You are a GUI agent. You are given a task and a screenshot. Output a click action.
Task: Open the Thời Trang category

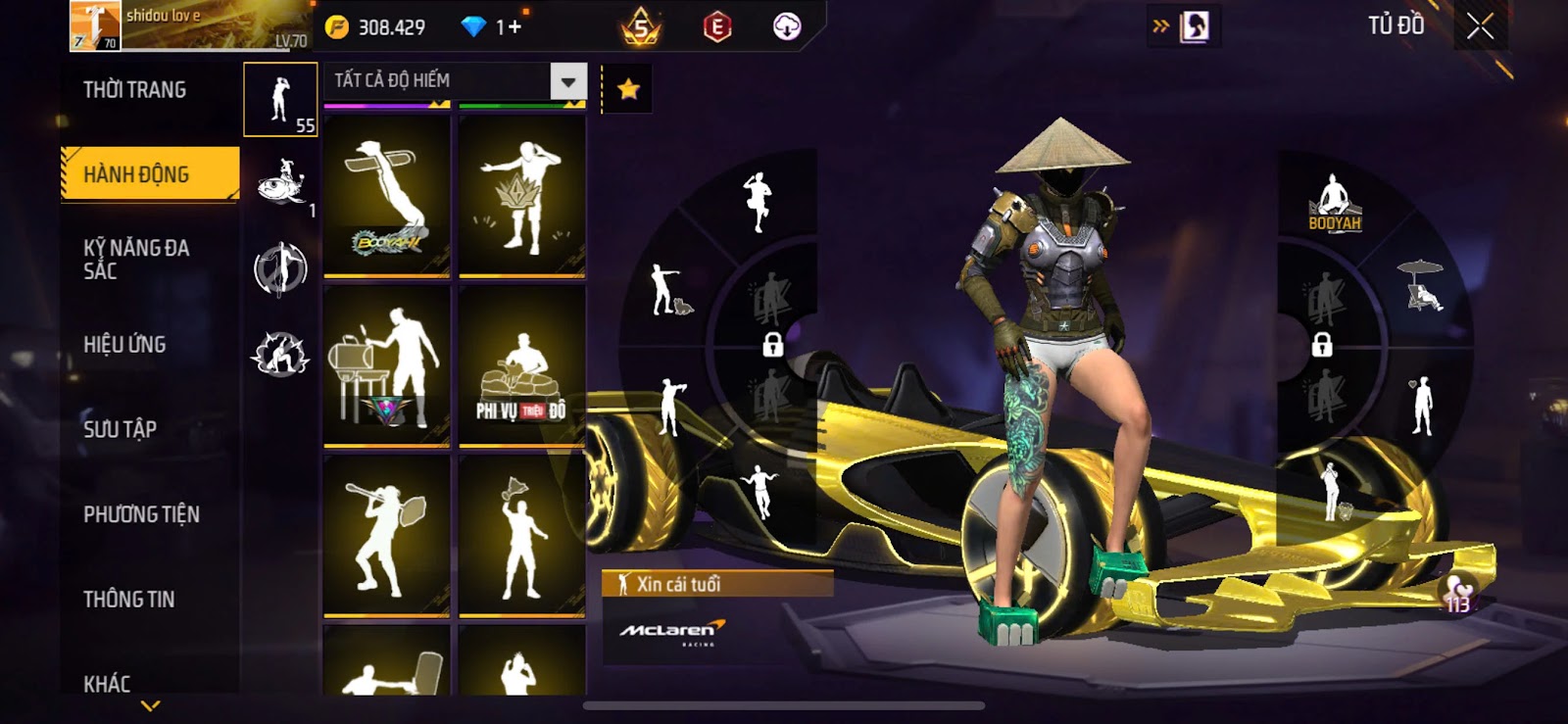pos(134,90)
